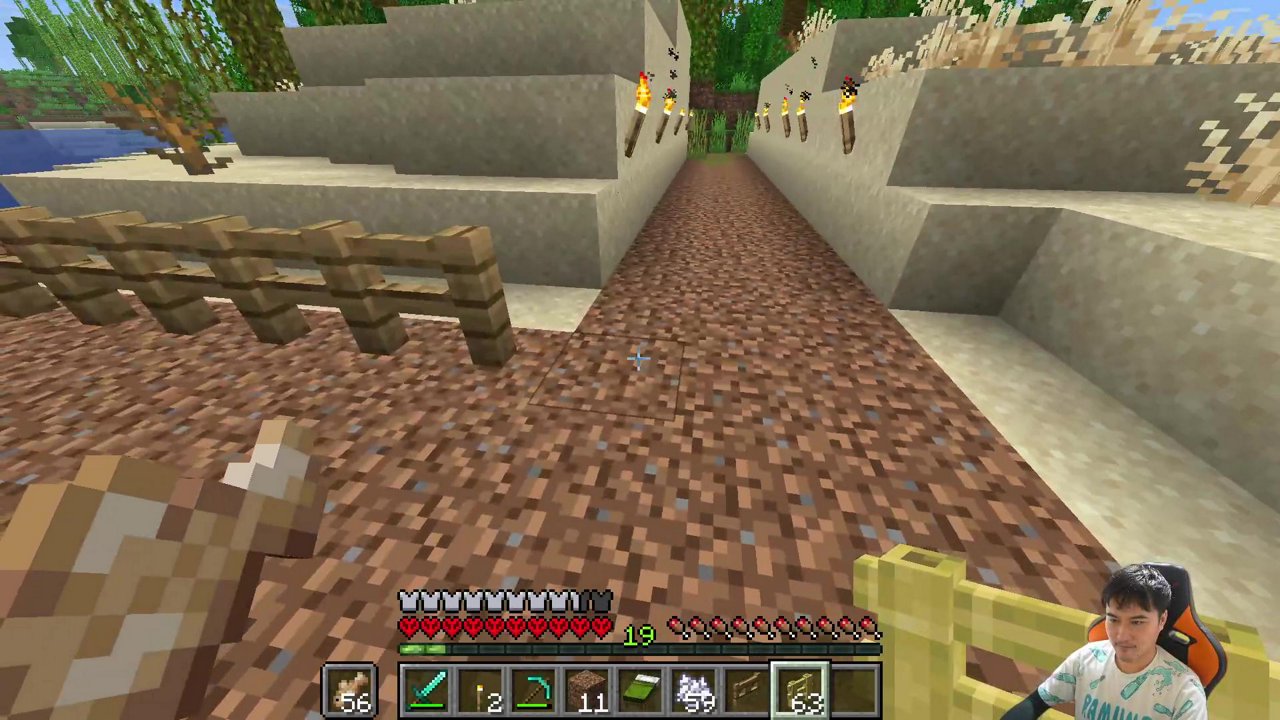Viewport: 1280px width, 720px height.
Task: Pick the green bed hotbar slot
Action: point(641,692)
